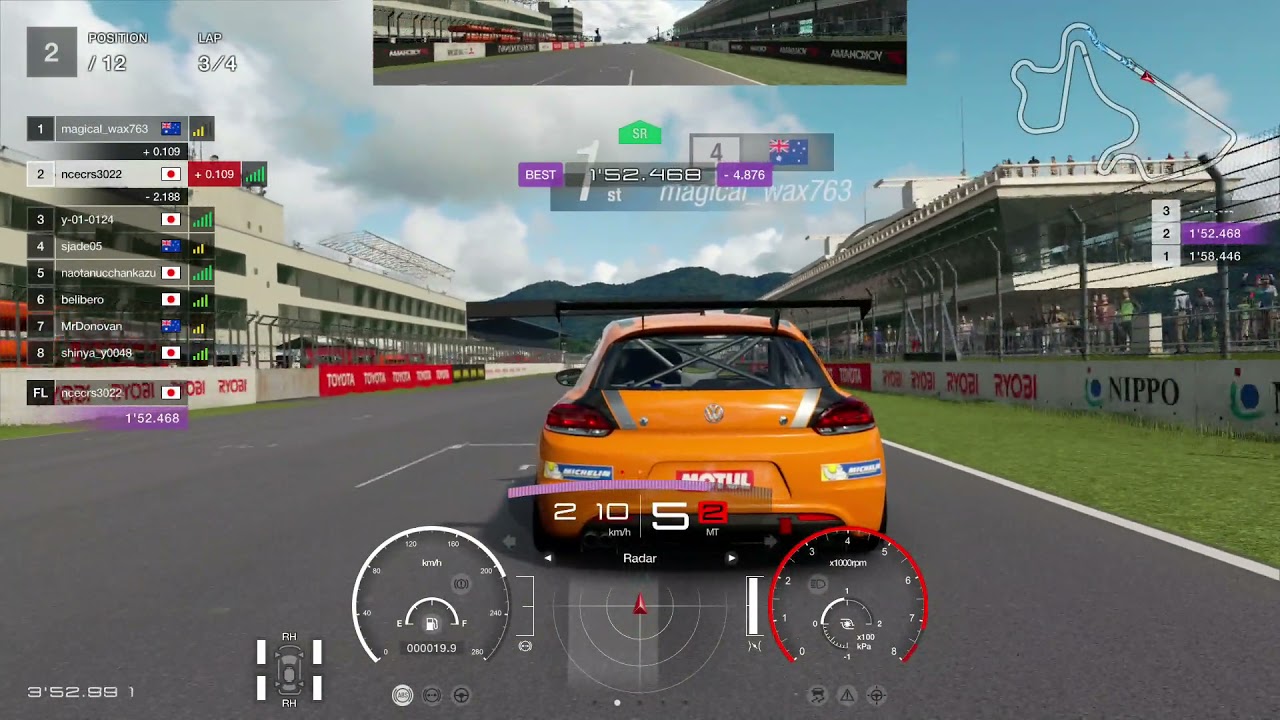Click the steering wheel assist icon
Viewport: 1280px width, 720px height.
click(x=462, y=695)
